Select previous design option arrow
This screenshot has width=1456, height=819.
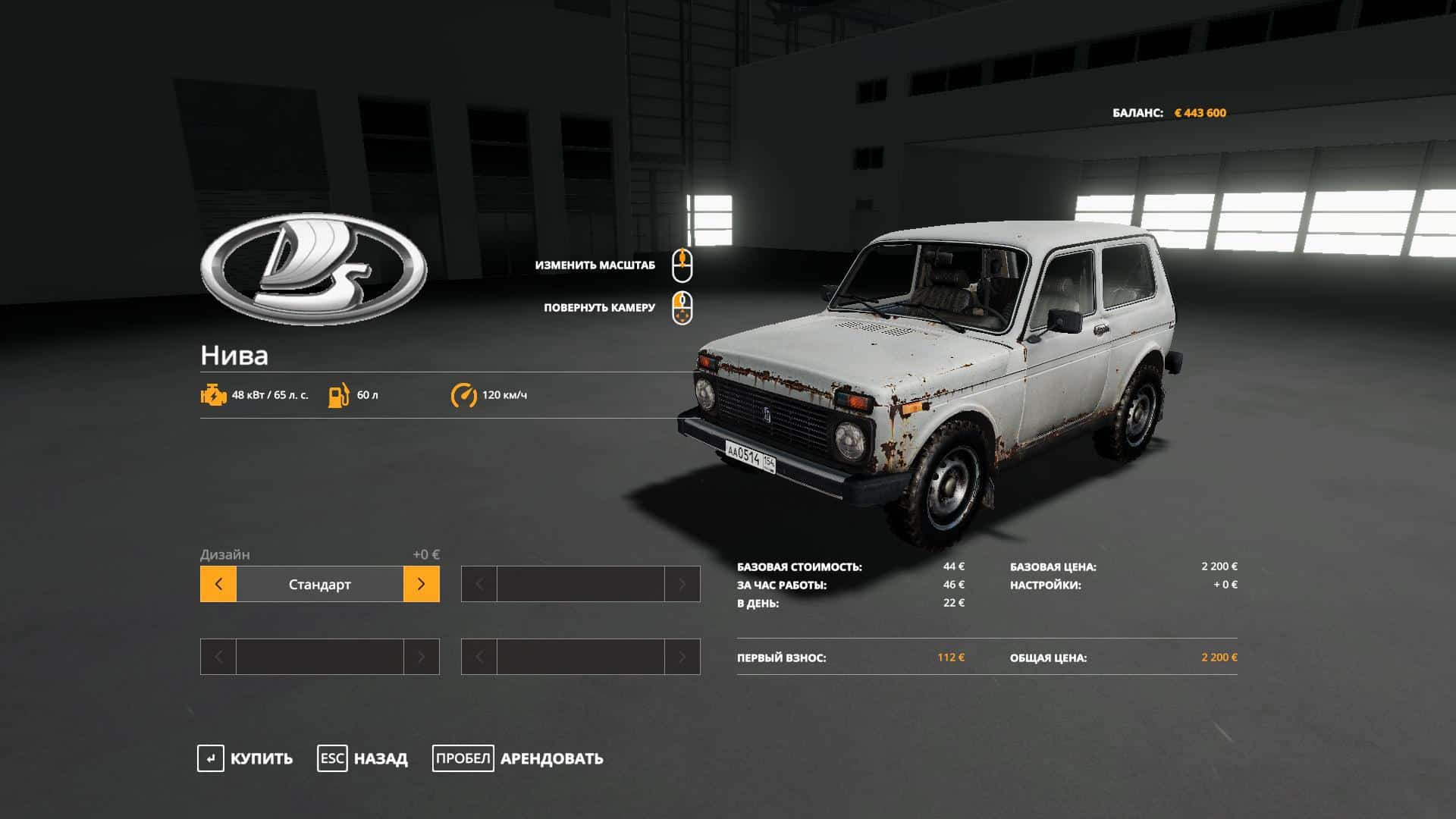(218, 584)
